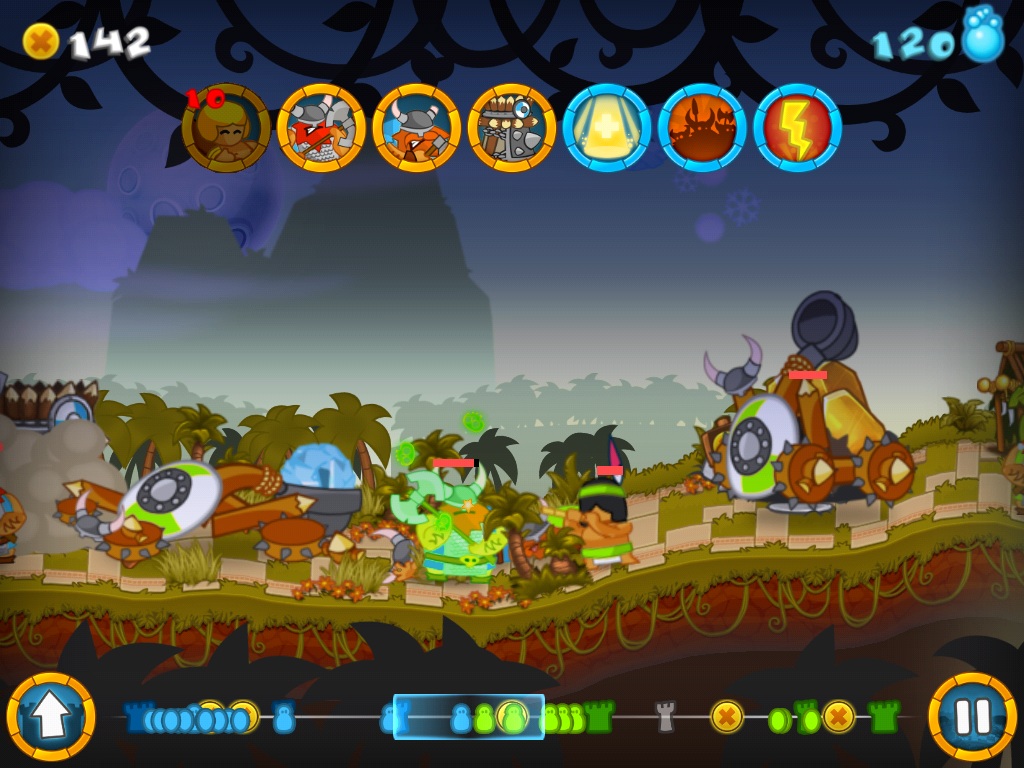
Task: Jump to the gray tower marker on minimap
Action: click(x=666, y=716)
